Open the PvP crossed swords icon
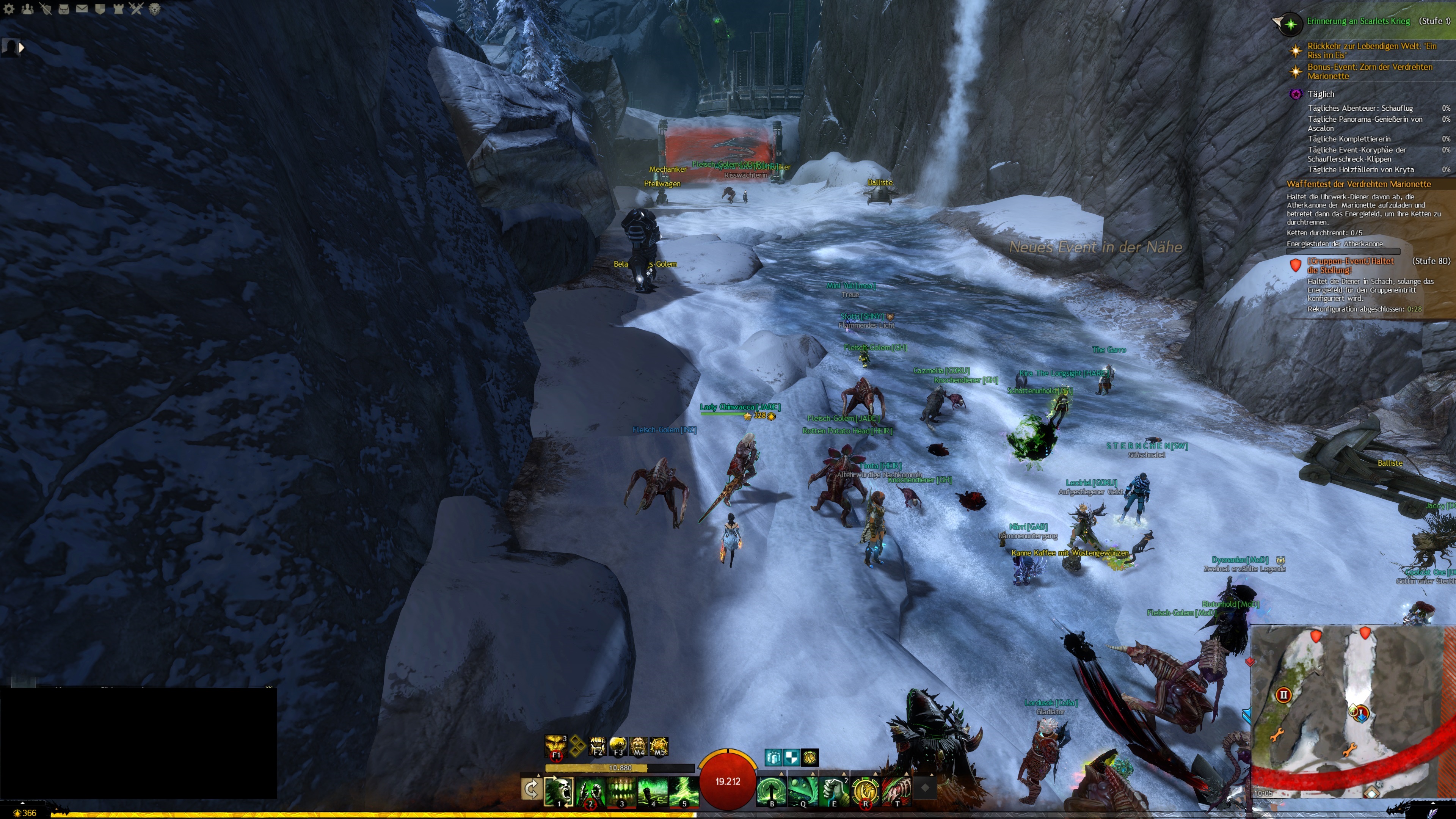 (136, 8)
